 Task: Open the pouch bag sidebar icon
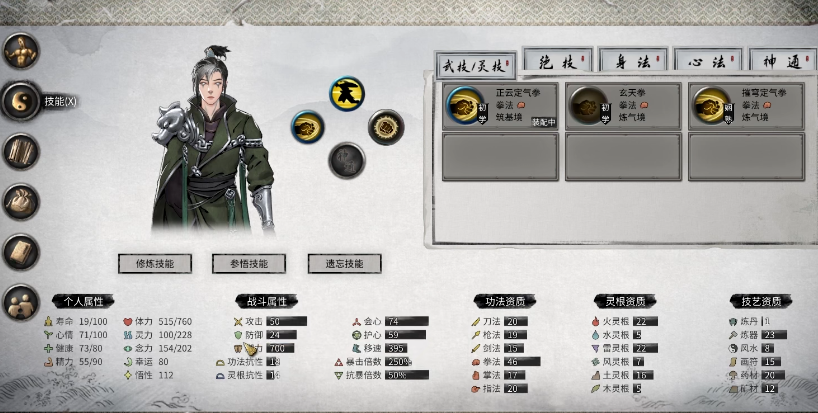(21, 201)
